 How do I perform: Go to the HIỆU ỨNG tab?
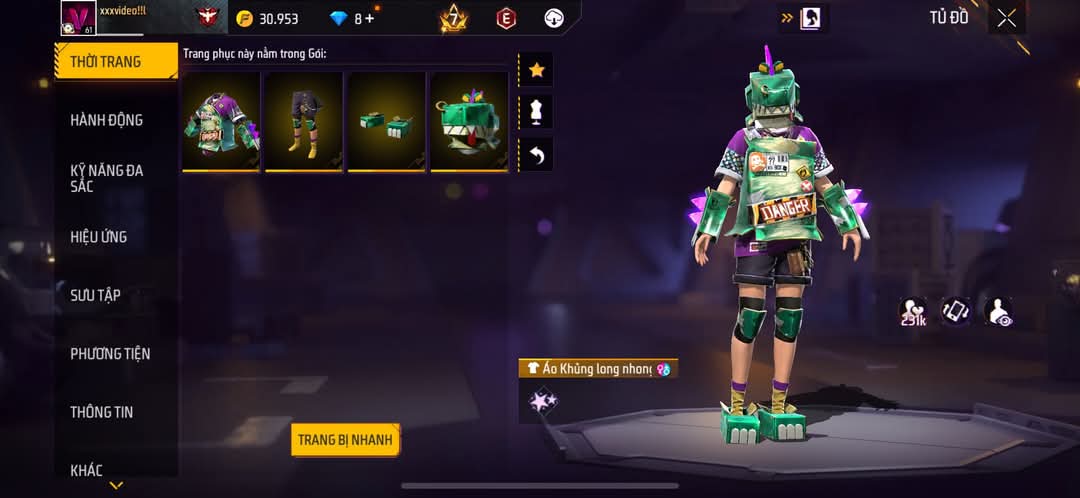pos(99,237)
